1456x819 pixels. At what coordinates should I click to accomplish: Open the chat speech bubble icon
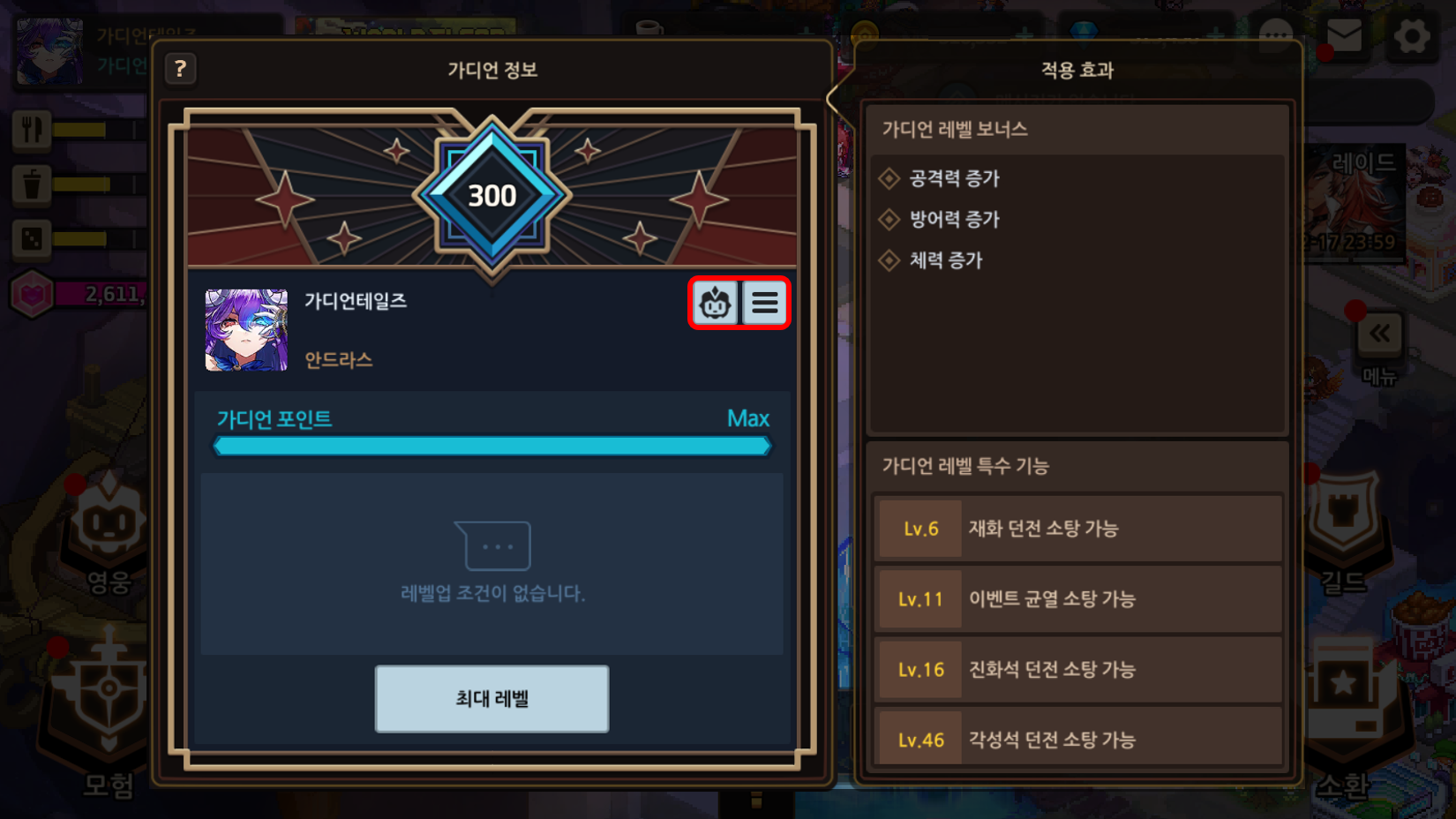1276,36
